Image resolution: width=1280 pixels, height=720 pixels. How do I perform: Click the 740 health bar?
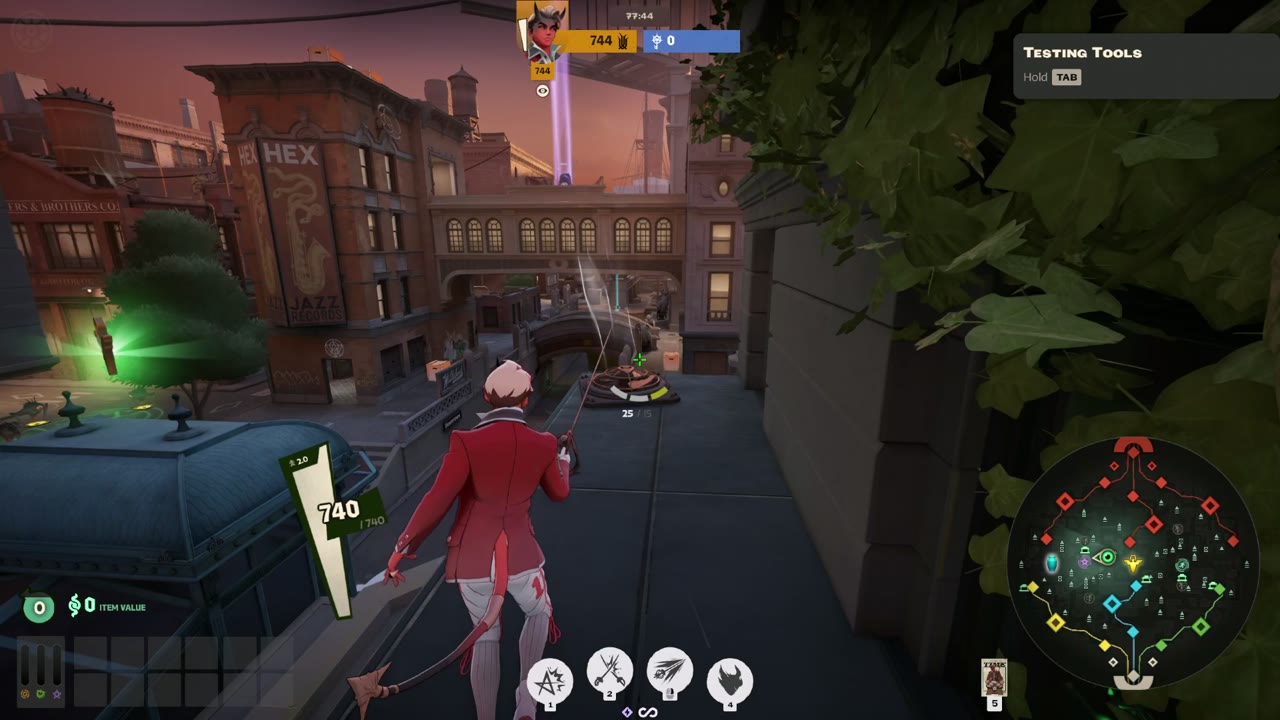(339, 511)
